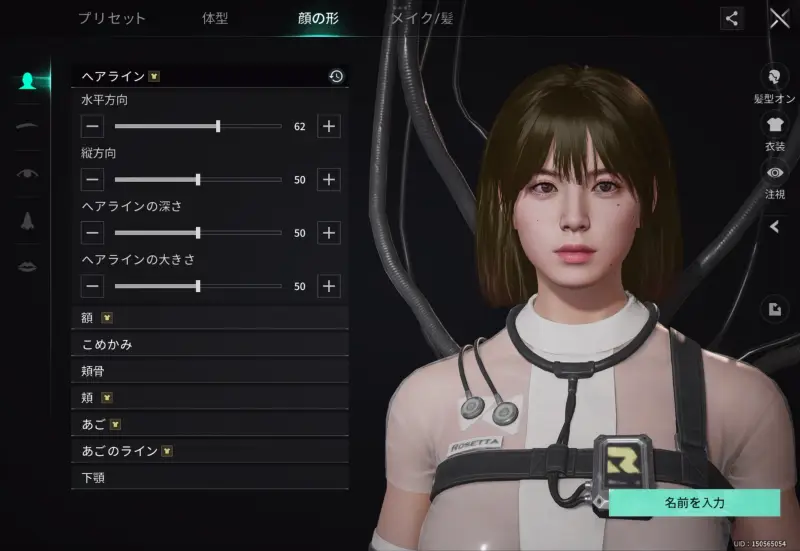Click the ヘアラインの深さ slider track

click(x=198, y=233)
